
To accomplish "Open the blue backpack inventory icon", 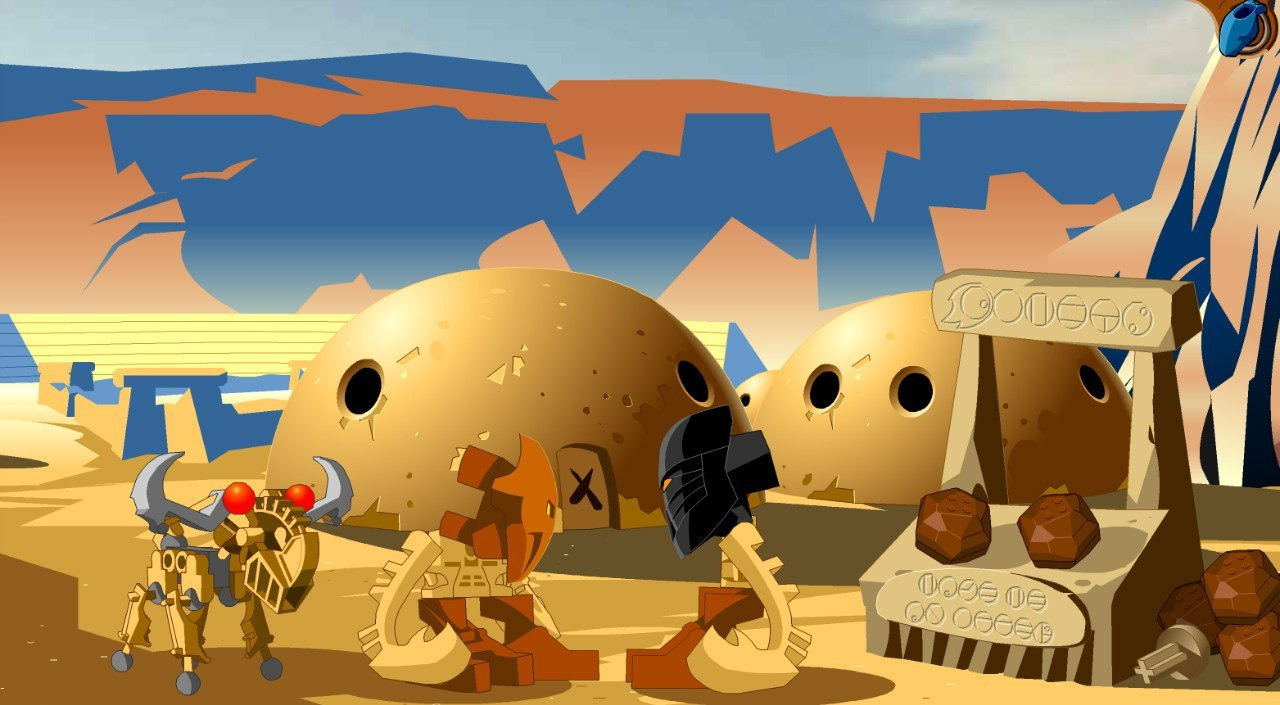I will (1244, 27).
